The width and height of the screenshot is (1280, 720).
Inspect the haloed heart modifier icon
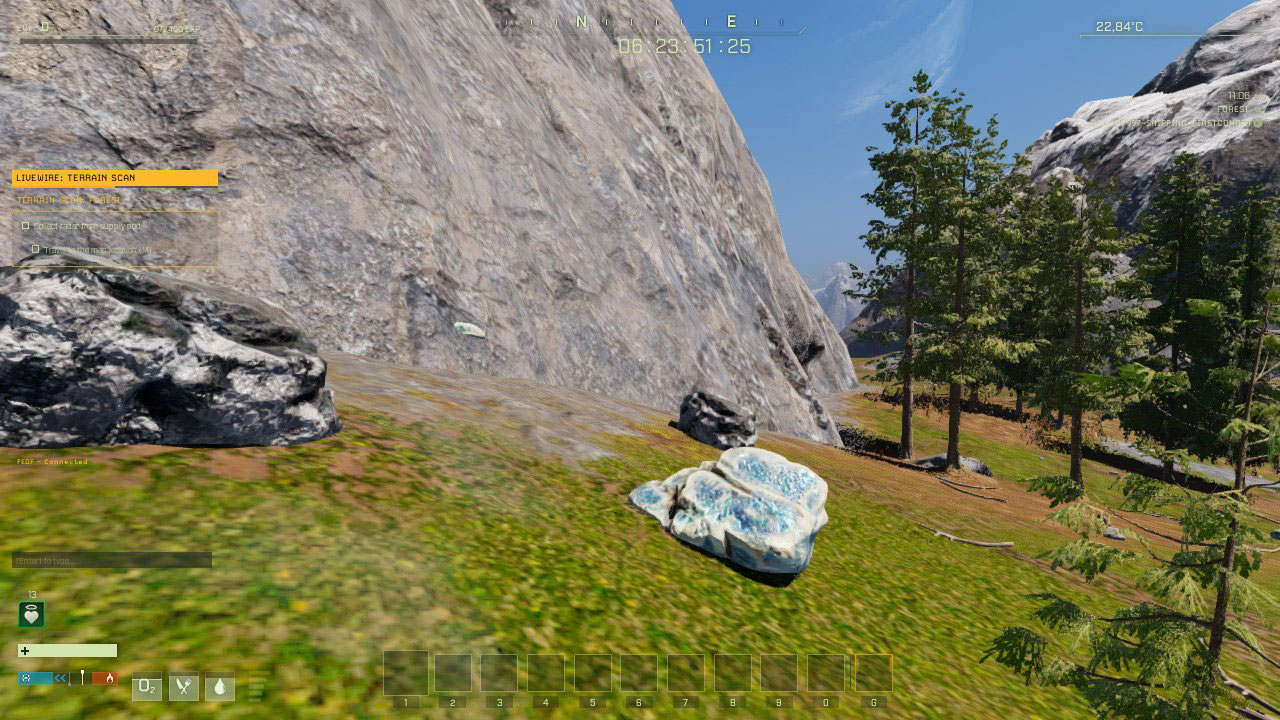click(x=31, y=615)
